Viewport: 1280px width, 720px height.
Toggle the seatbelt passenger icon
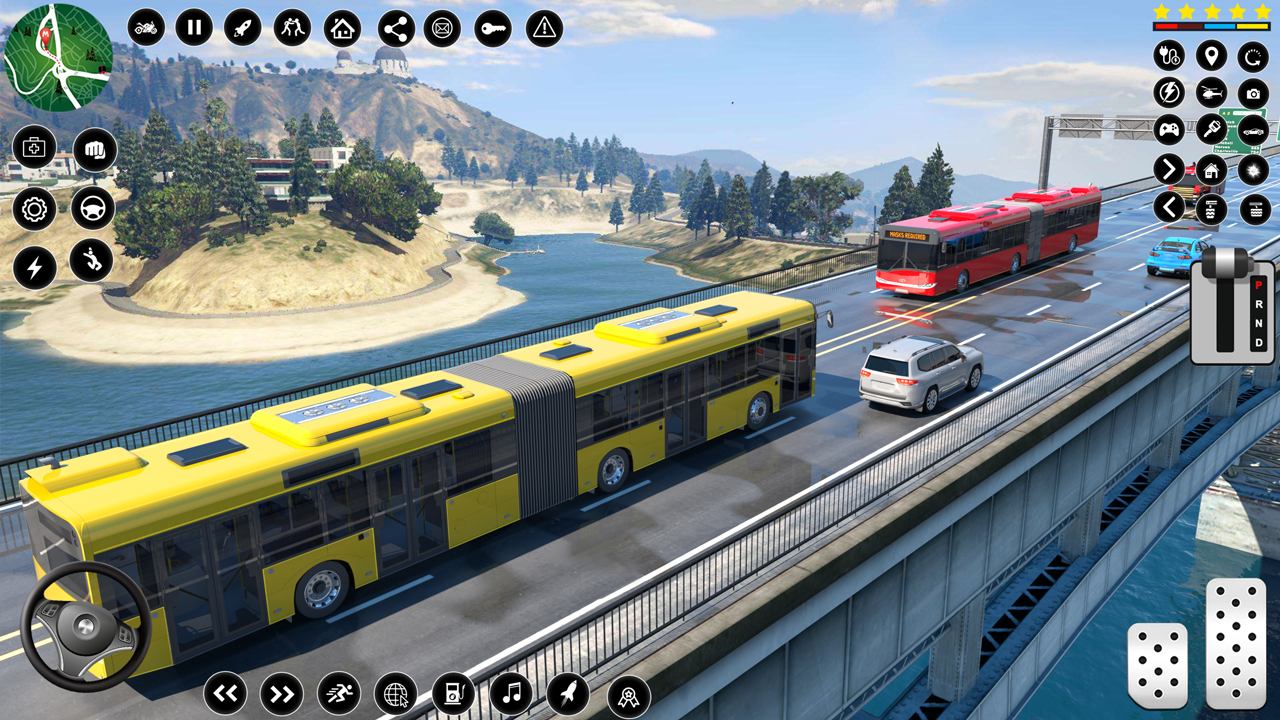[x=91, y=264]
